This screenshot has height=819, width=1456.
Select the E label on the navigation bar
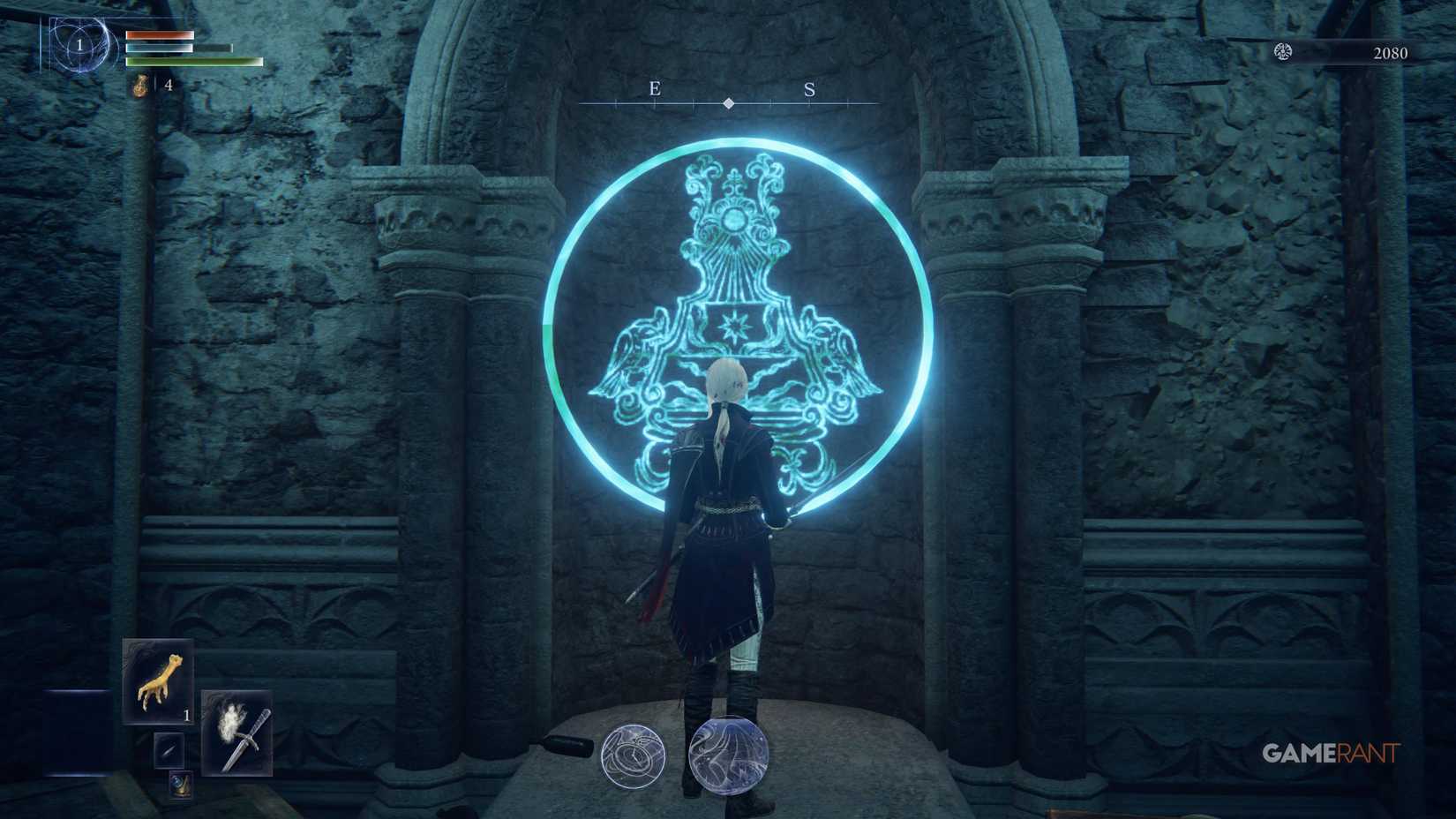(x=654, y=89)
